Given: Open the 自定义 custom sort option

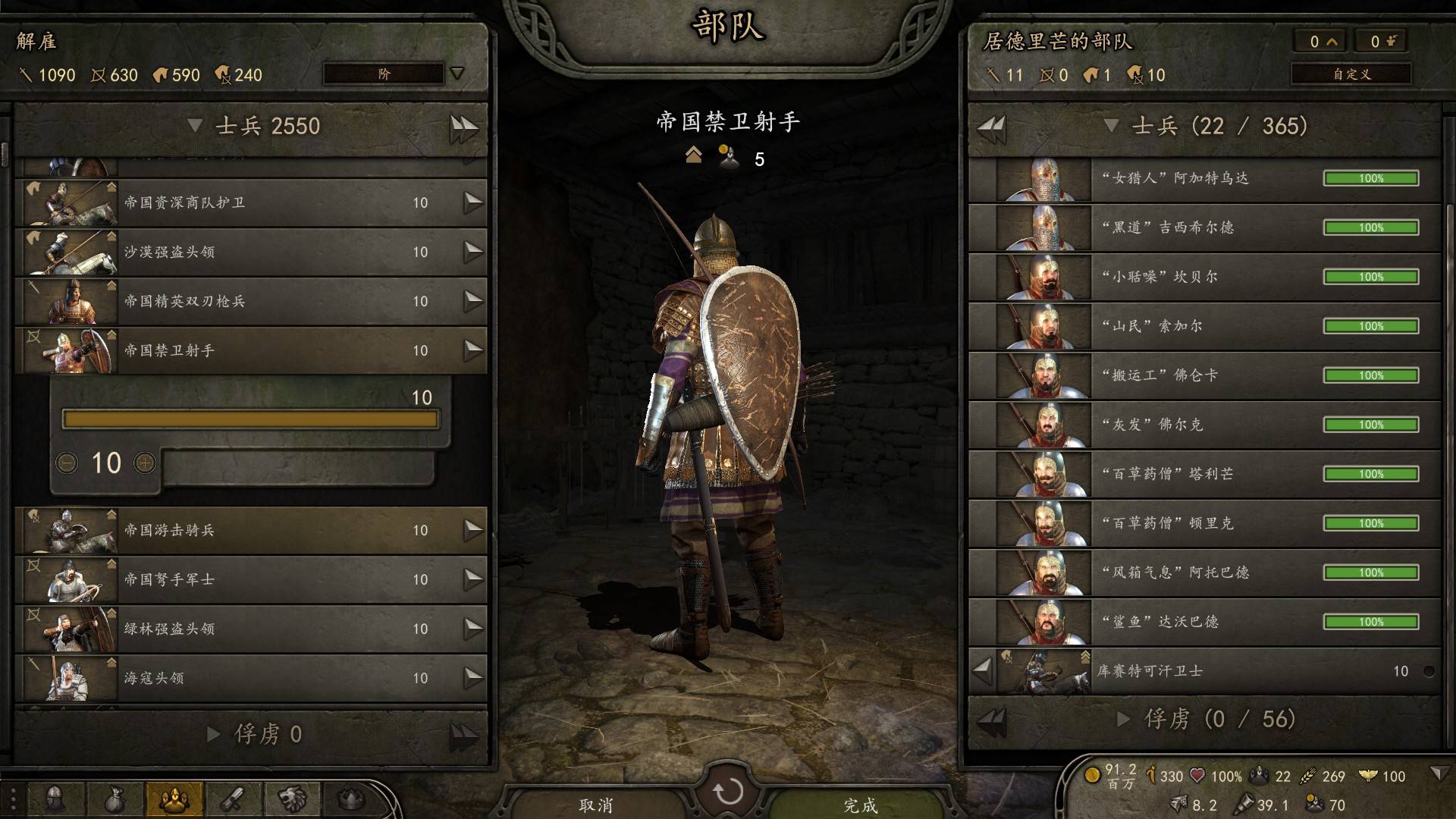Looking at the screenshot, I should click(1351, 74).
